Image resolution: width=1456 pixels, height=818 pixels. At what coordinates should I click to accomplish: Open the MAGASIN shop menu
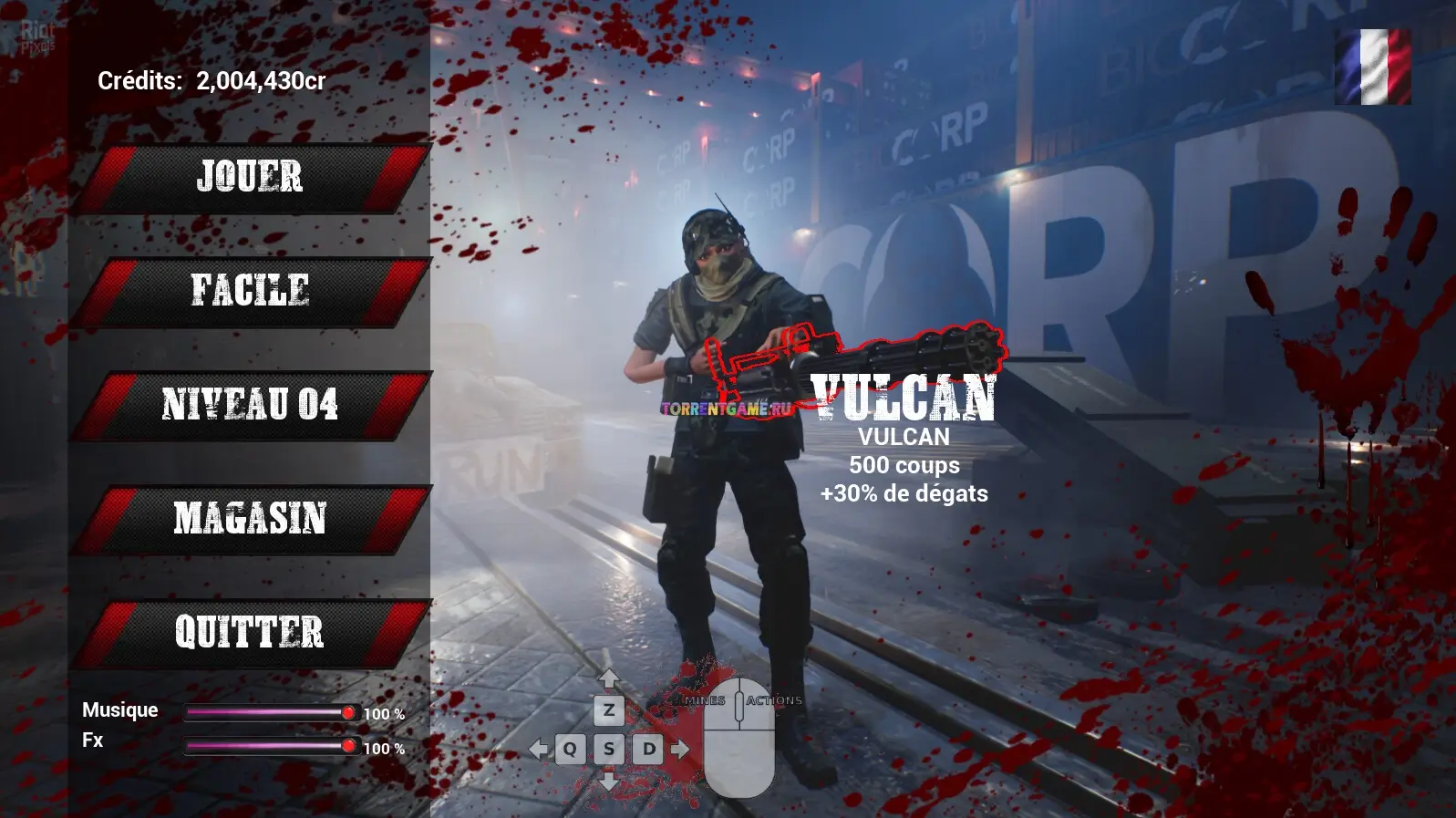249,519
